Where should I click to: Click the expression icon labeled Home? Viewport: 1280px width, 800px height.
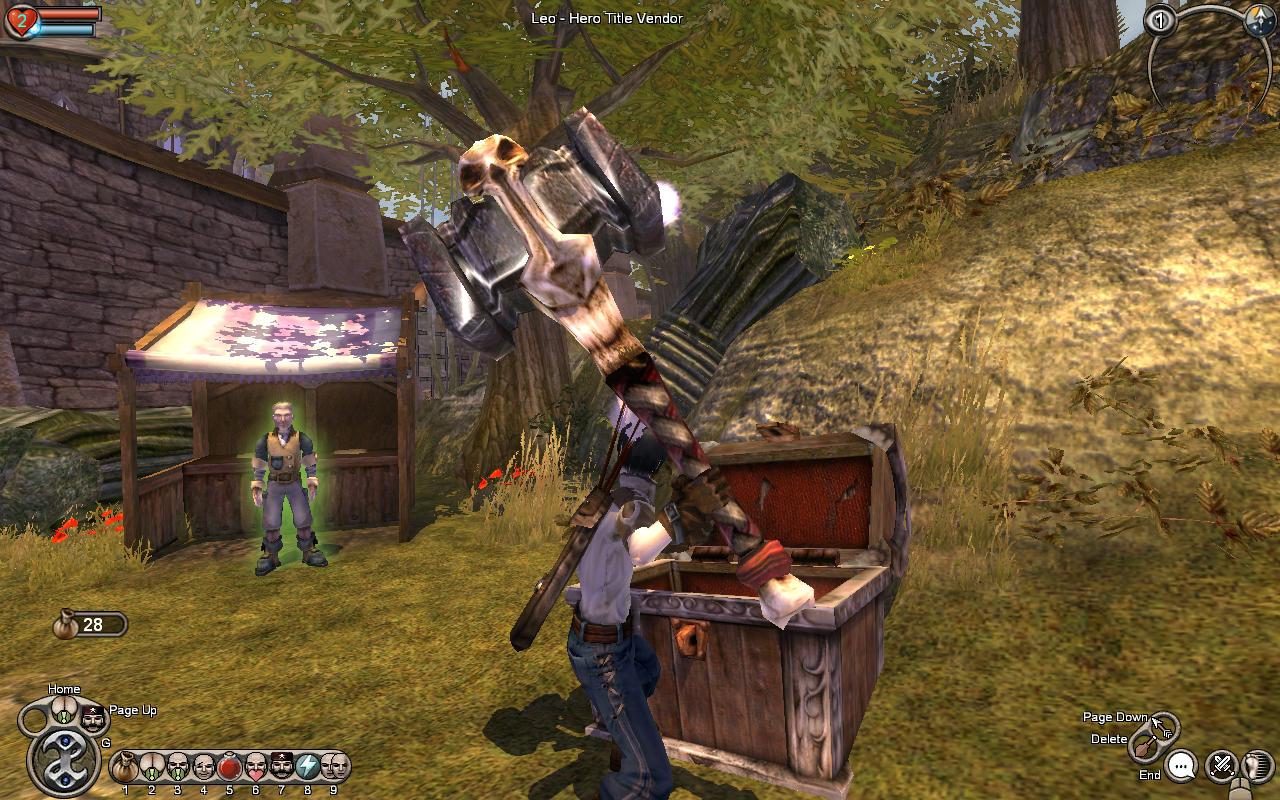point(64,712)
